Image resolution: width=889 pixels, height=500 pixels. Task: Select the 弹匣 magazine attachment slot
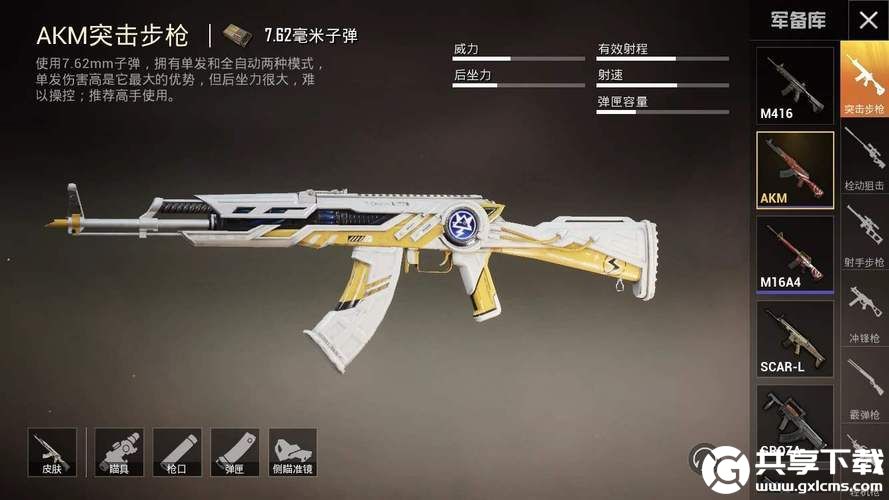235,453
